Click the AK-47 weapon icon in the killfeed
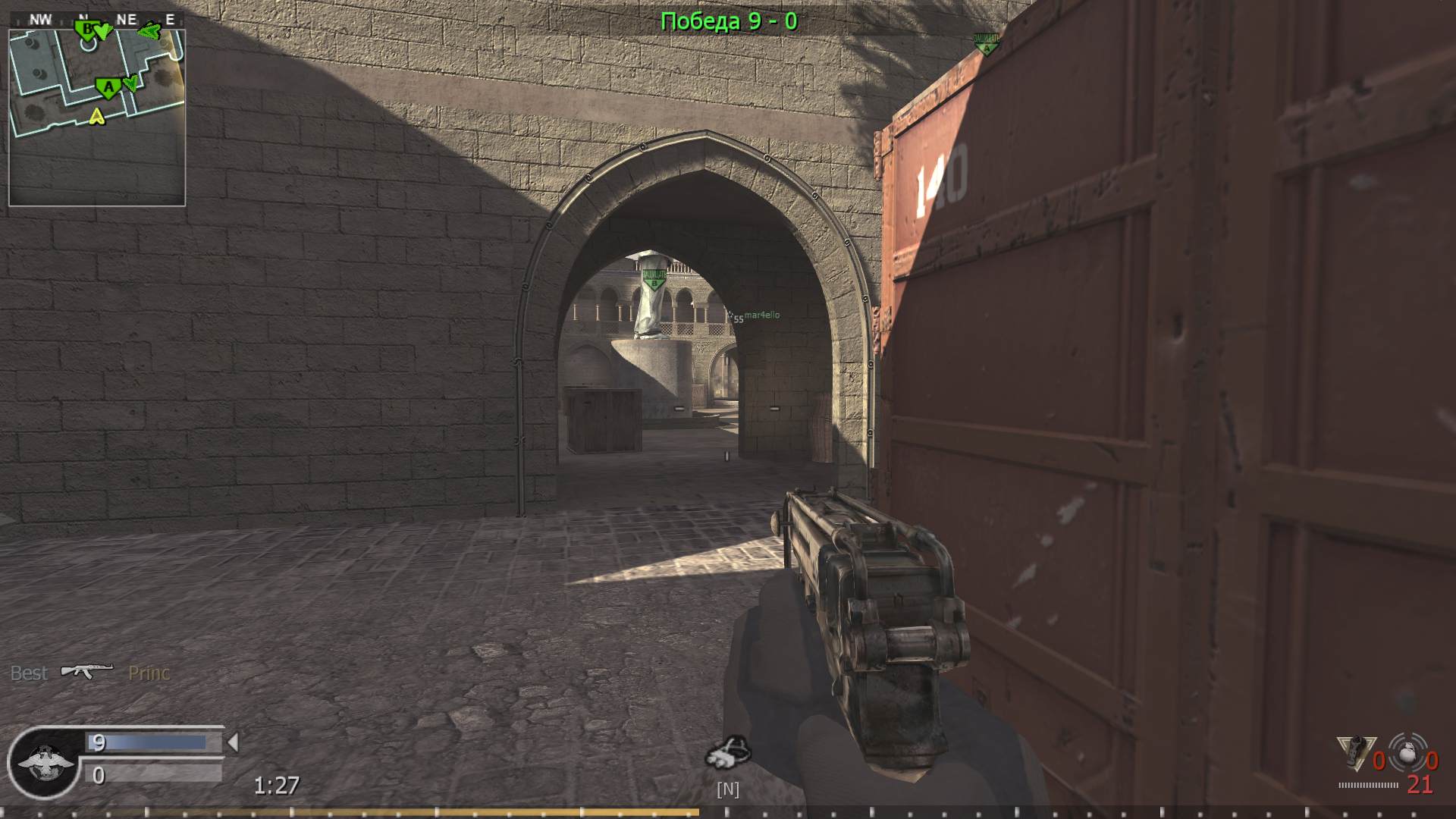The width and height of the screenshot is (1456, 819). pos(86,670)
